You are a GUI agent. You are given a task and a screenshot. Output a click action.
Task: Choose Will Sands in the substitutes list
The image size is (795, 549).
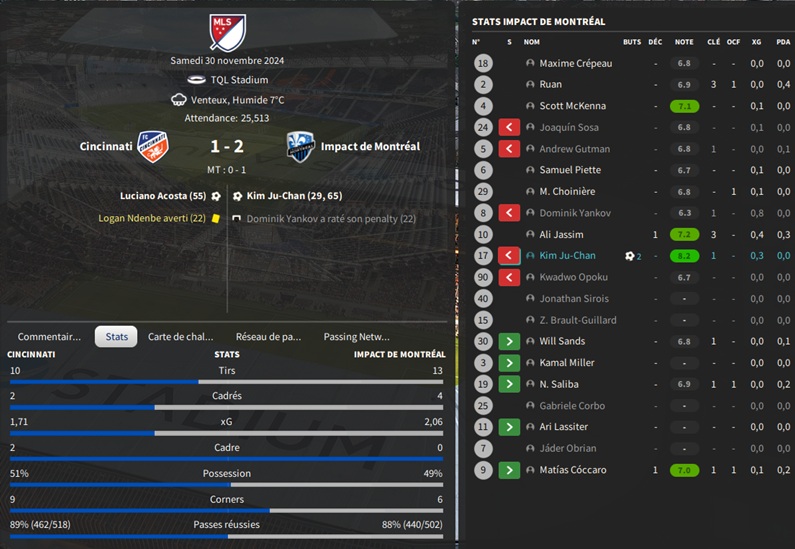coord(562,342)
